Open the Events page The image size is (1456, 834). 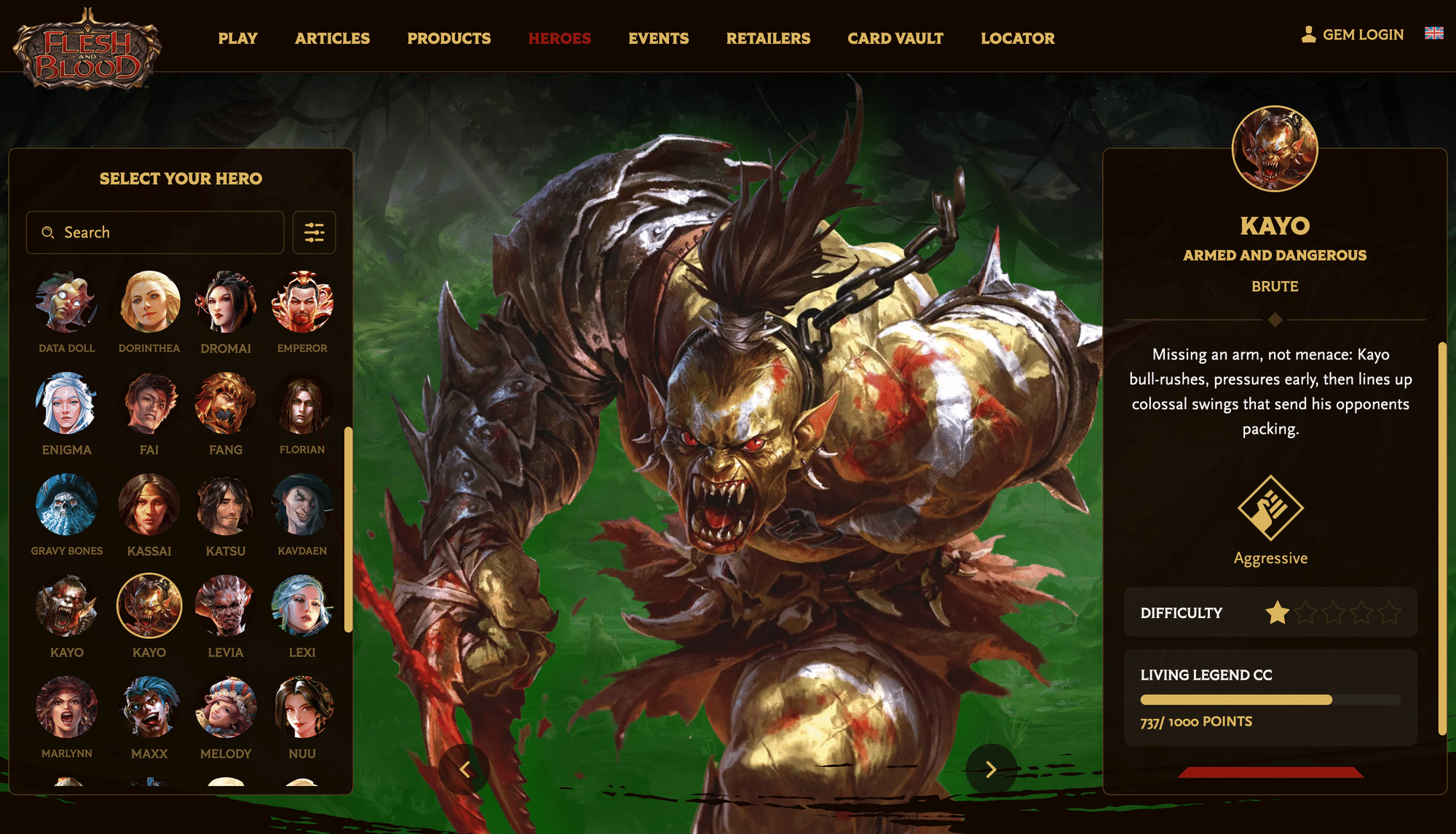(x=658, y=39)
